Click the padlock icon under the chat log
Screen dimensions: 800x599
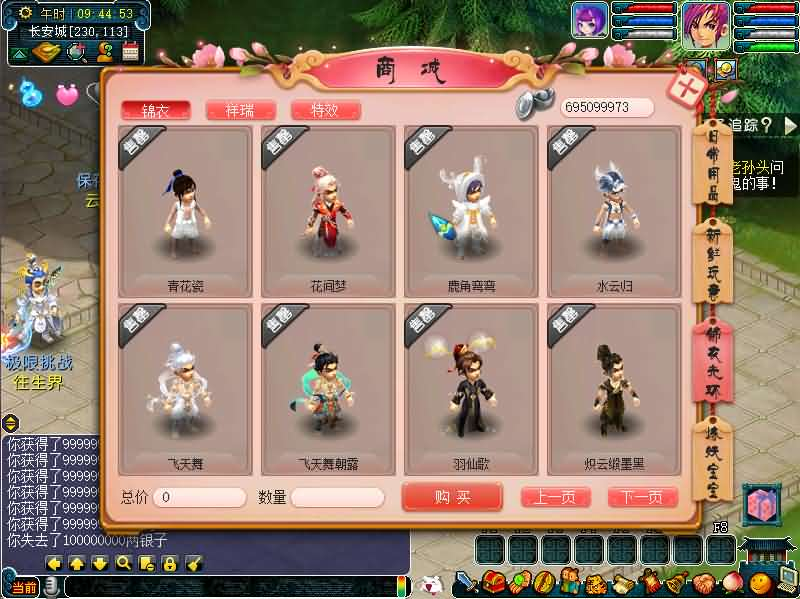pos(169,564)
